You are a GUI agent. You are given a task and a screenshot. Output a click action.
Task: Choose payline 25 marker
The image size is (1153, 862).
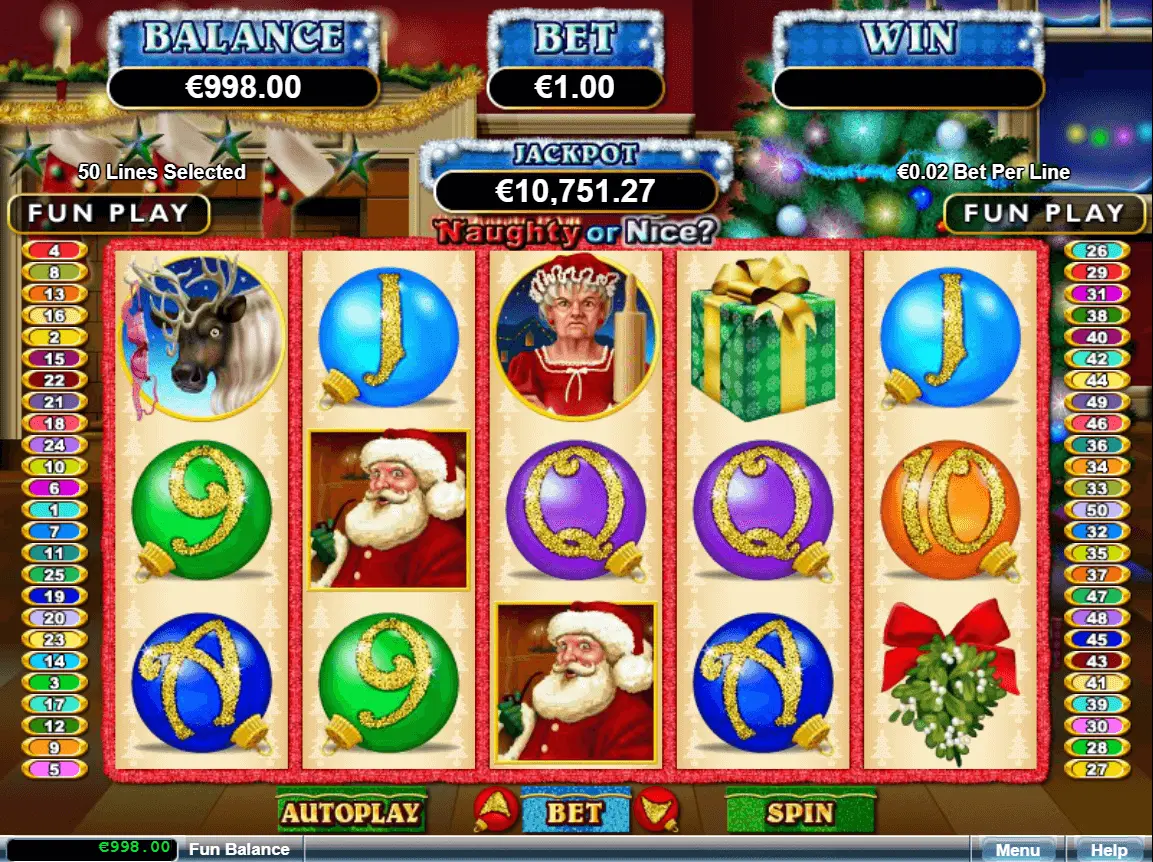pos(54,575)
